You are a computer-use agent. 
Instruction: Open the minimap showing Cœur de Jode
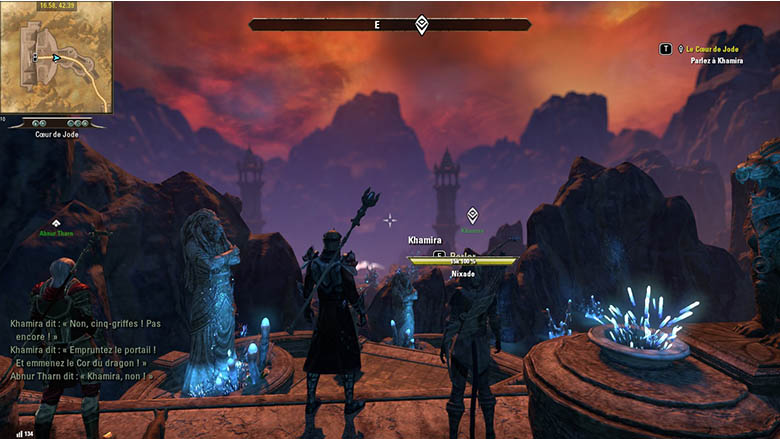[x=56, y=58]
